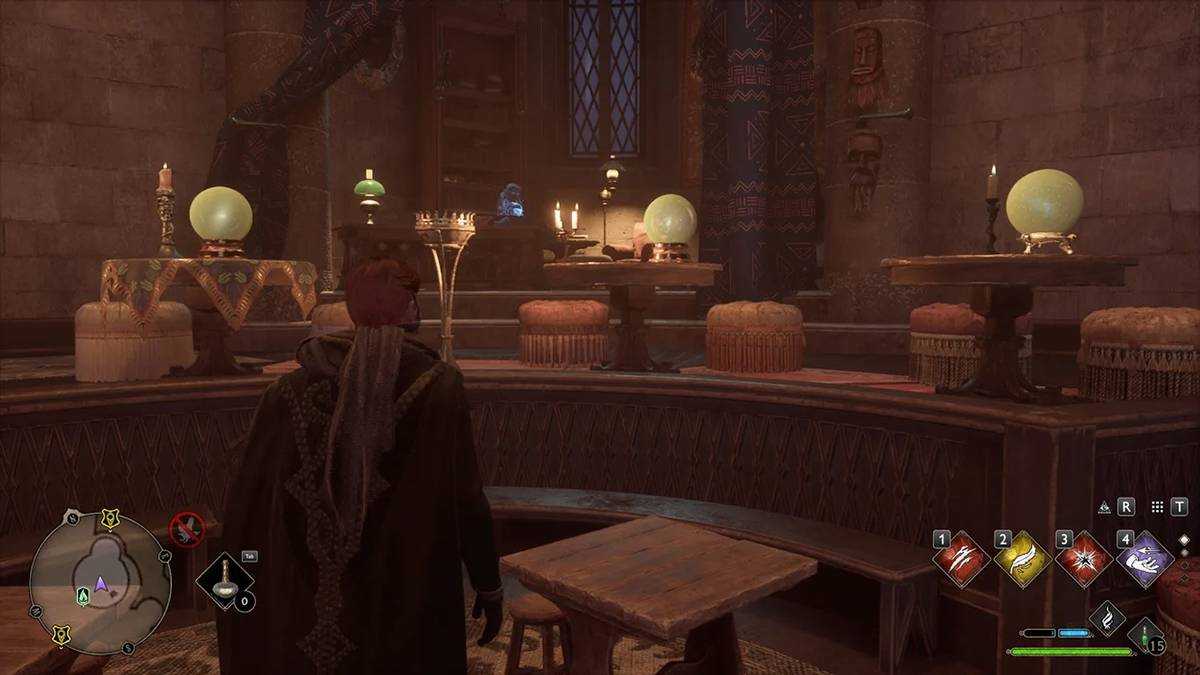Use the red starburst spell in slot 3
Image resolution: width=1200 pixels, height=675 pixels.
tap(1084, 559)
